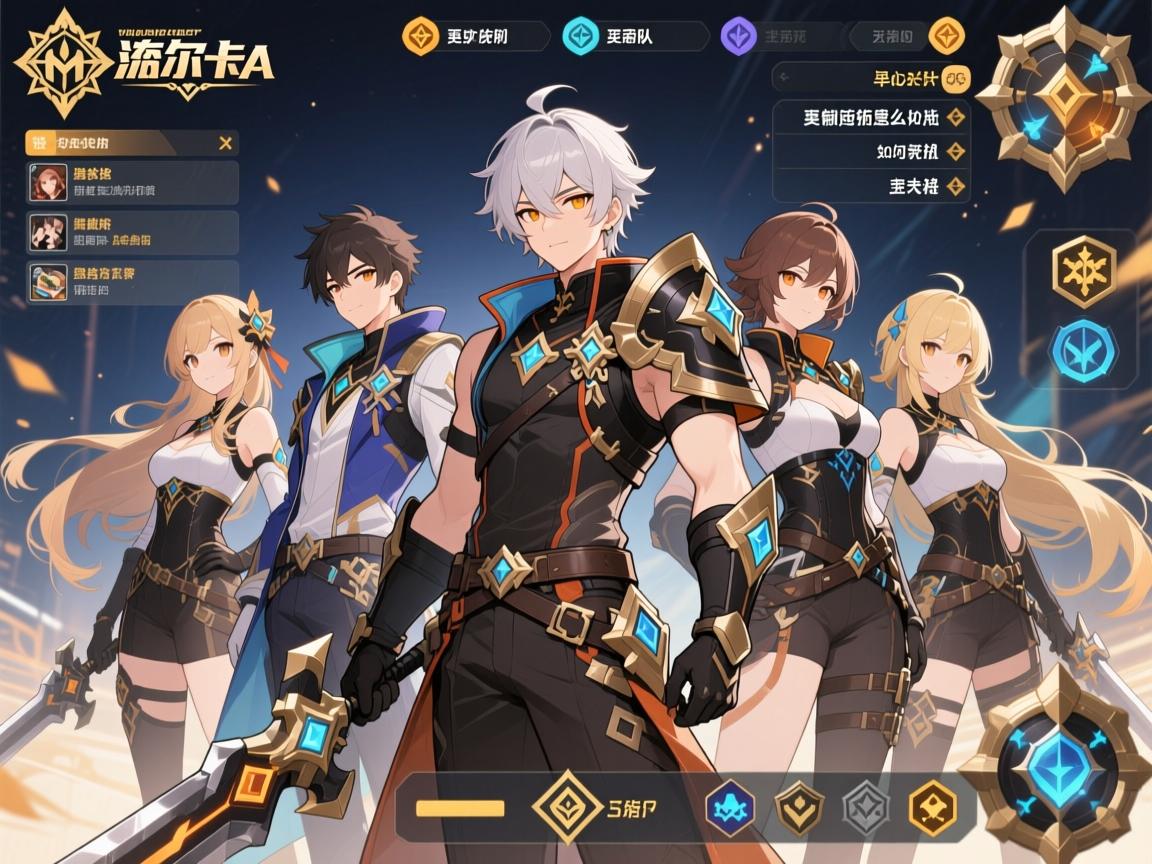Activate the blue hexagon icon on right

[x=1083, y=344]
